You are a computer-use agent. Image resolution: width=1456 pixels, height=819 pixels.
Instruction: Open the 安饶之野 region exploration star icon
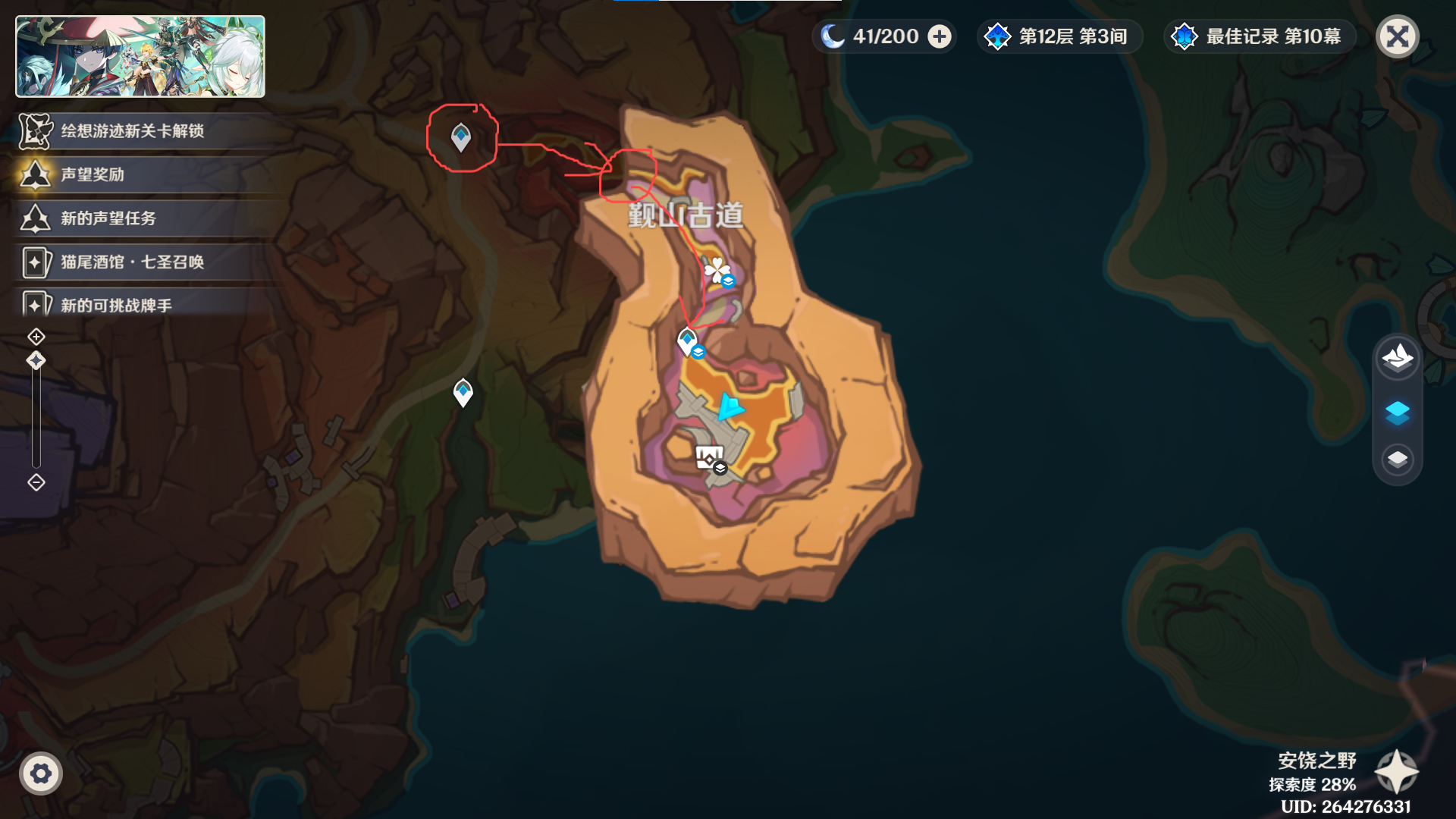(x=1396, y=772)
